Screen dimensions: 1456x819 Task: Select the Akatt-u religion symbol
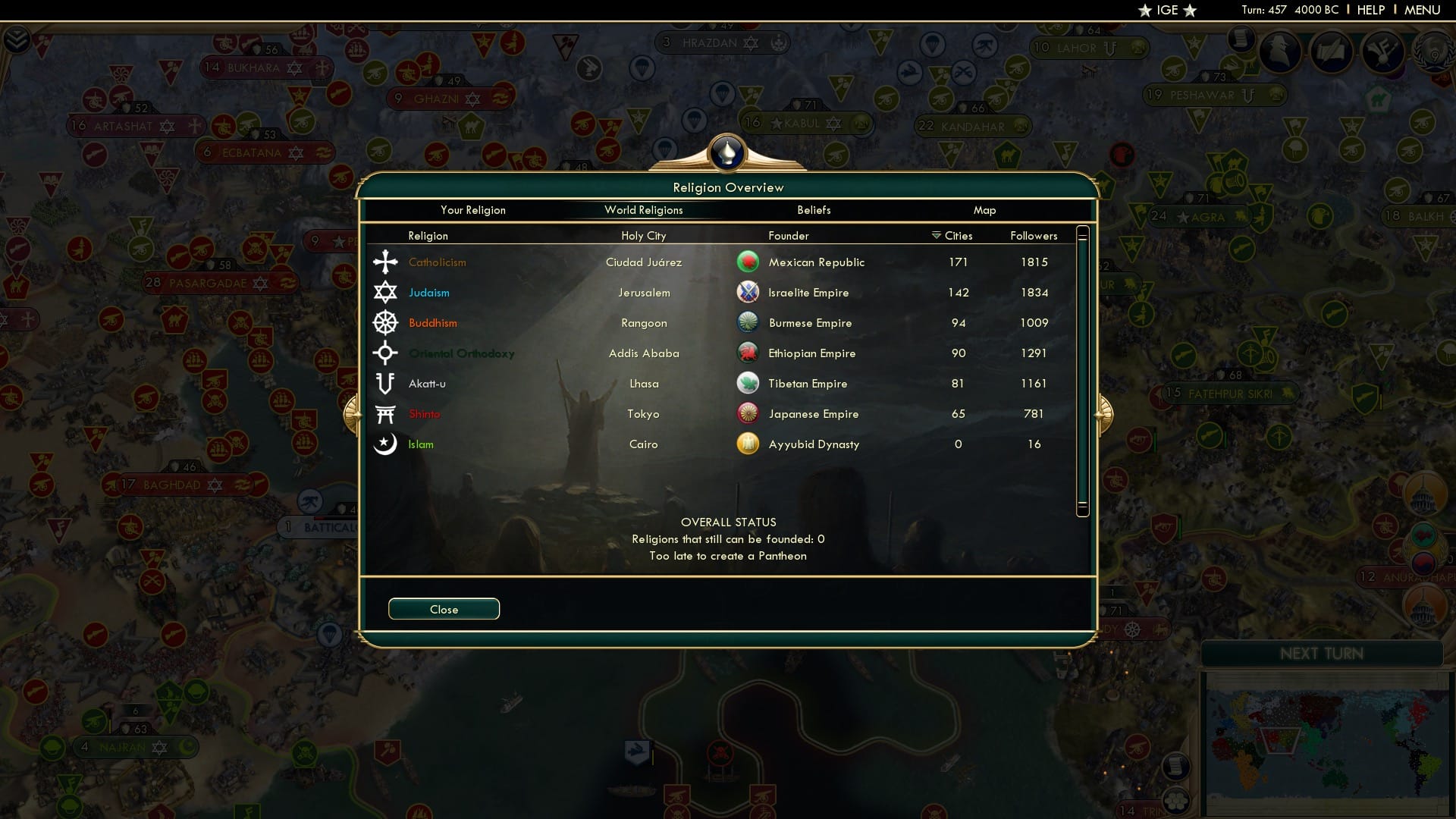(x=385, y=383)
